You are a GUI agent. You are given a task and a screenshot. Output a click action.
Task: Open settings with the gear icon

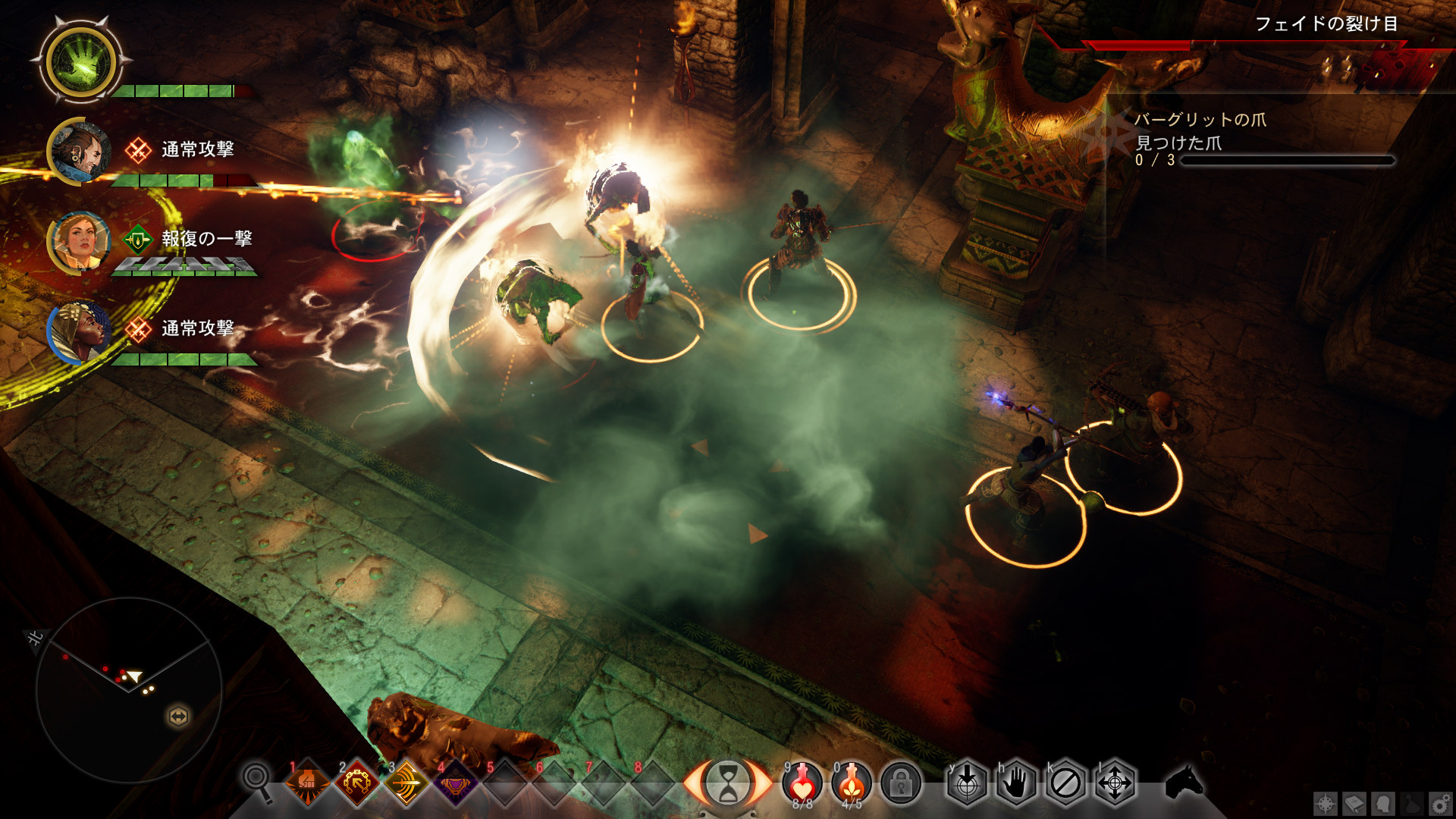pos(1440,804)
